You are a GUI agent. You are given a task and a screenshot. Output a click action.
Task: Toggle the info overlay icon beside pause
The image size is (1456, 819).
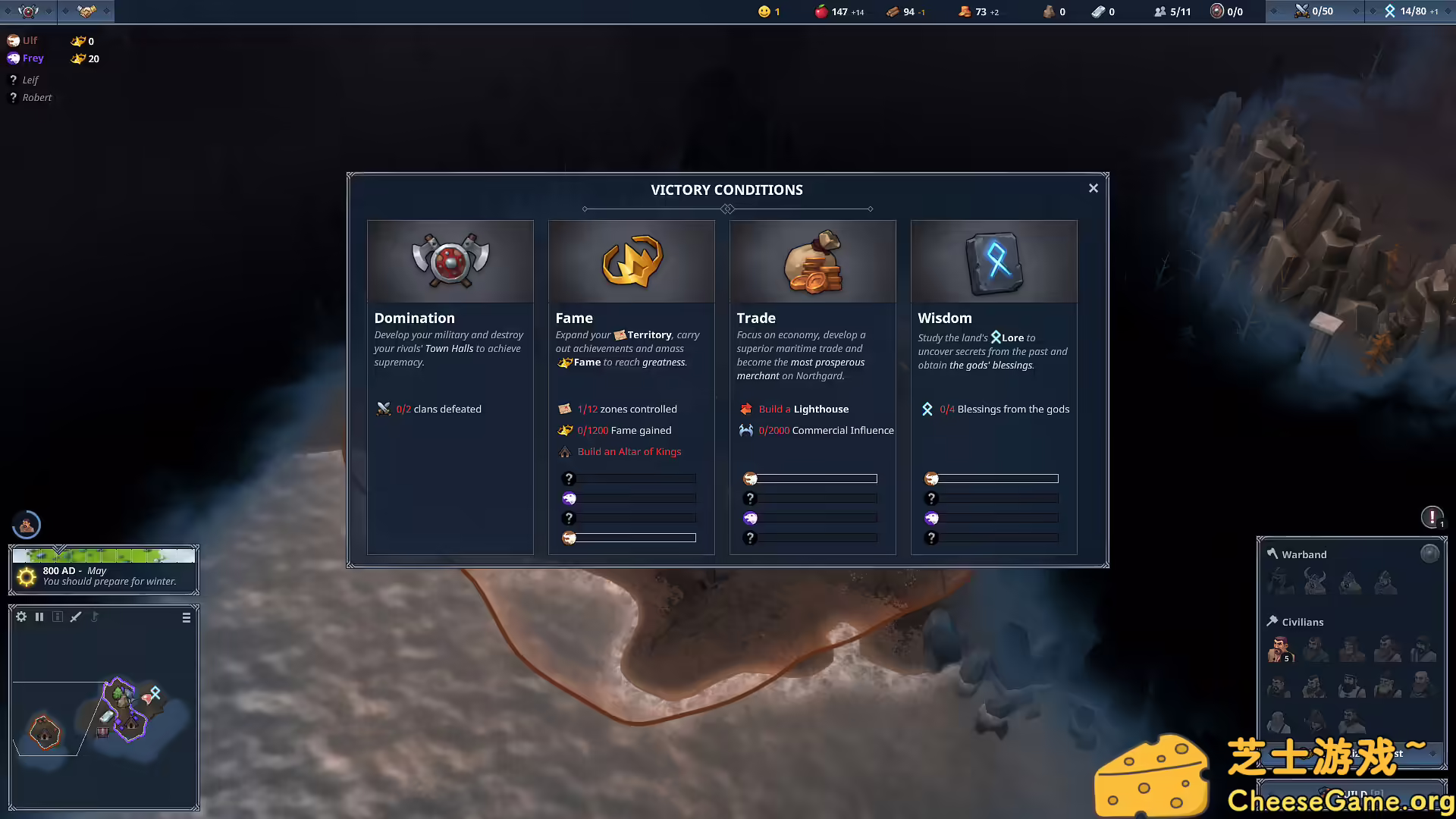tap(58, 617)
